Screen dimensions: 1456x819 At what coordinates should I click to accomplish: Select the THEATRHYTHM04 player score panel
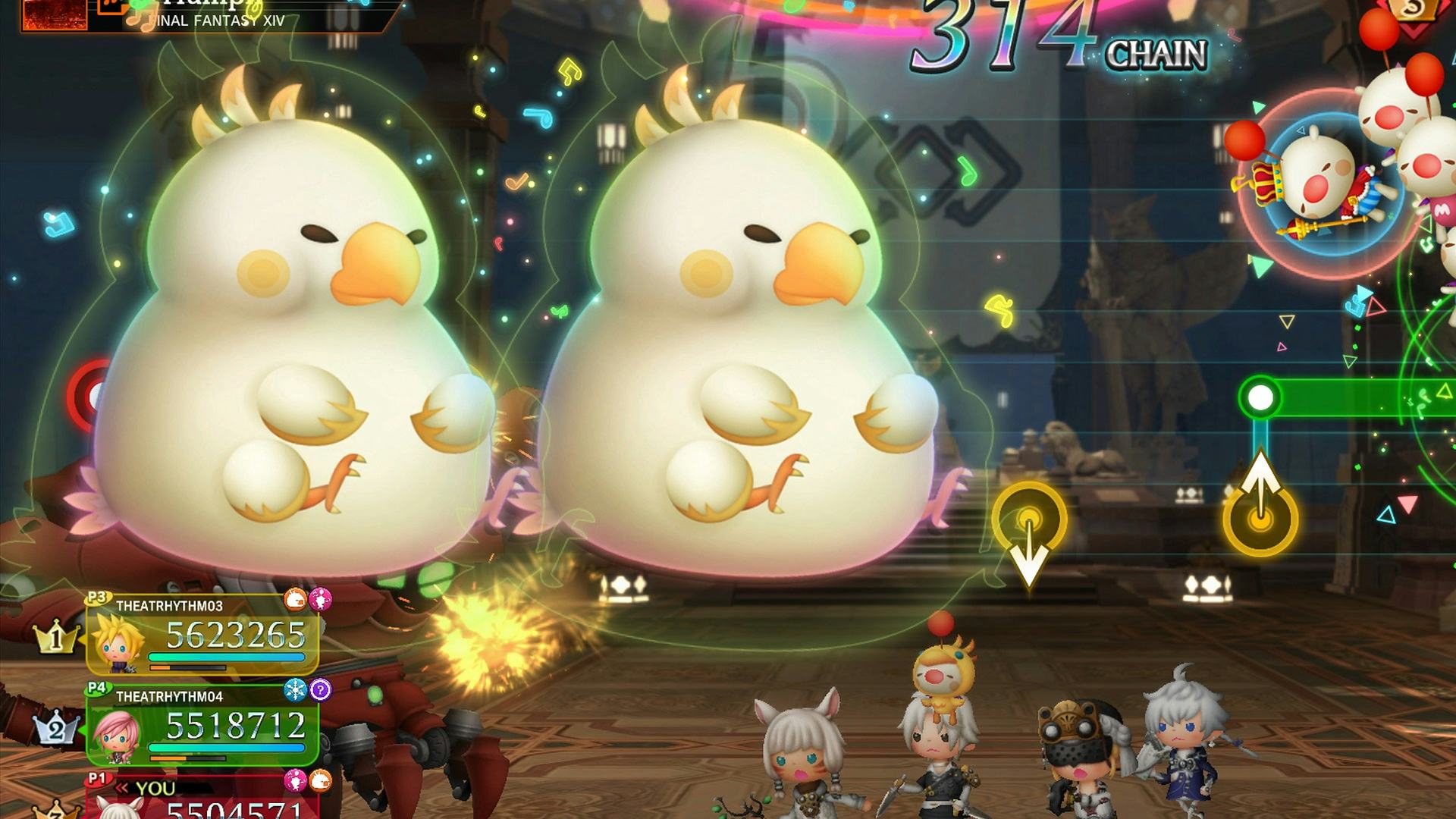click(x=202, y=726)
